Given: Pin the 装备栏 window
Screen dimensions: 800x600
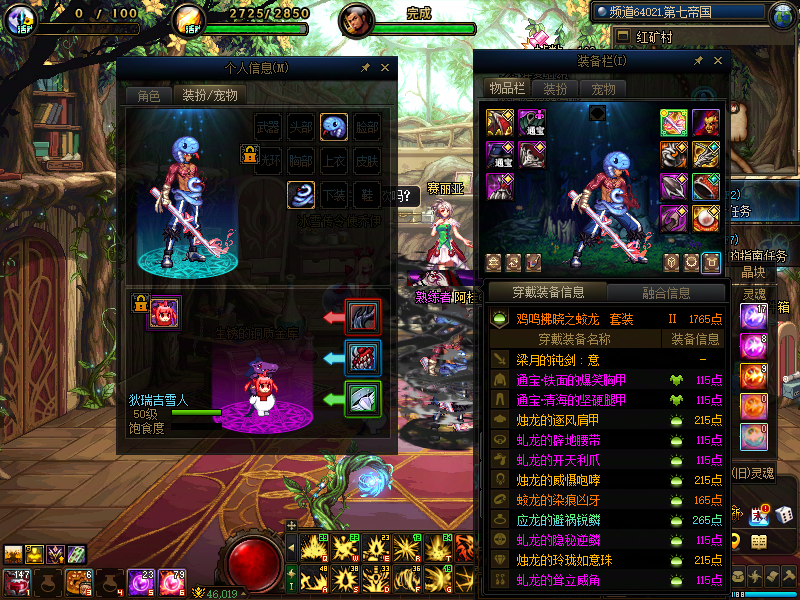Looking at the screenshot, I should click(698, 61).
